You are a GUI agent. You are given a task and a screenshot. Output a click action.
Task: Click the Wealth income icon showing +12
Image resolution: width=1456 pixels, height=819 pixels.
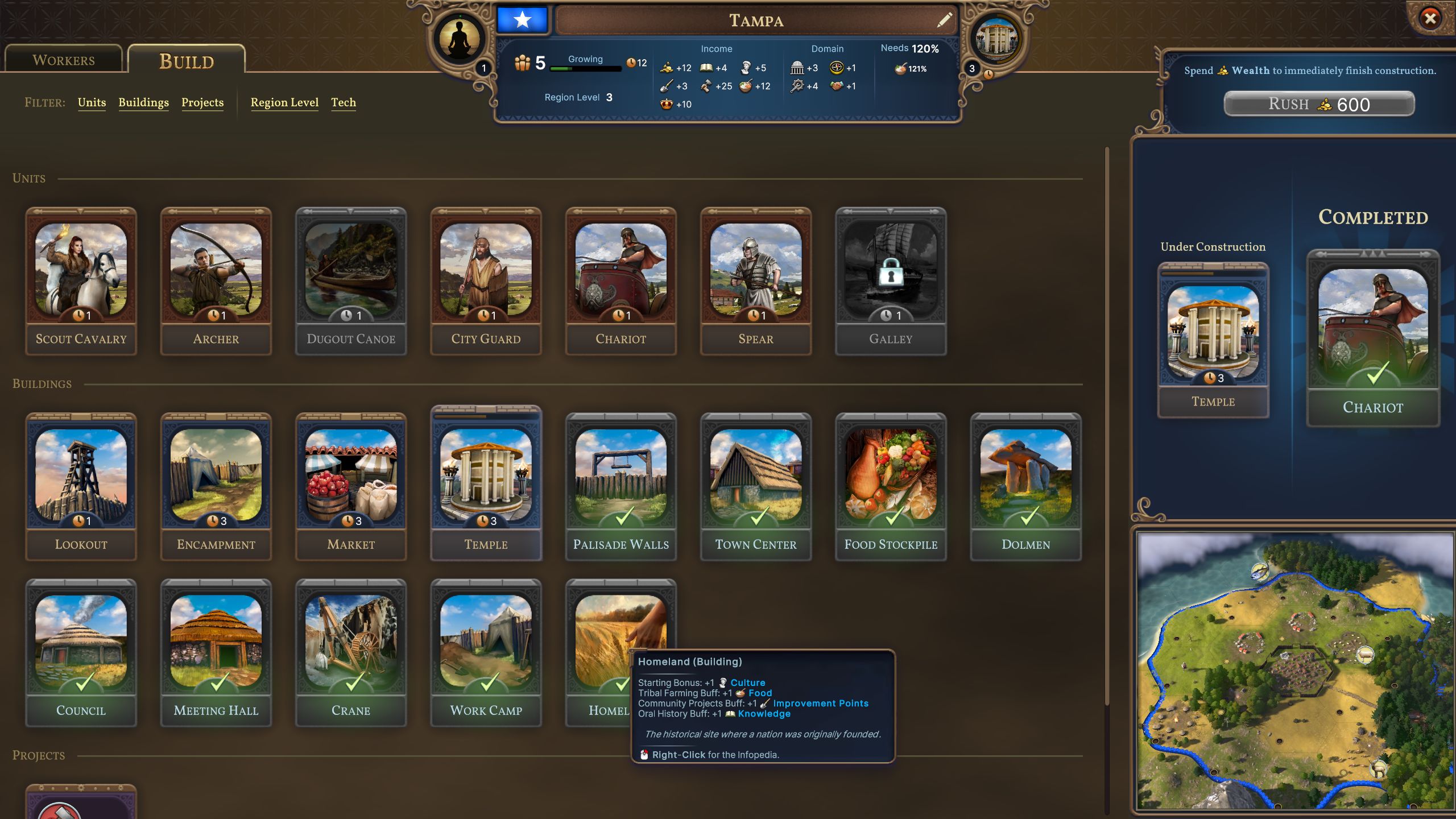(x=667, y=68)
